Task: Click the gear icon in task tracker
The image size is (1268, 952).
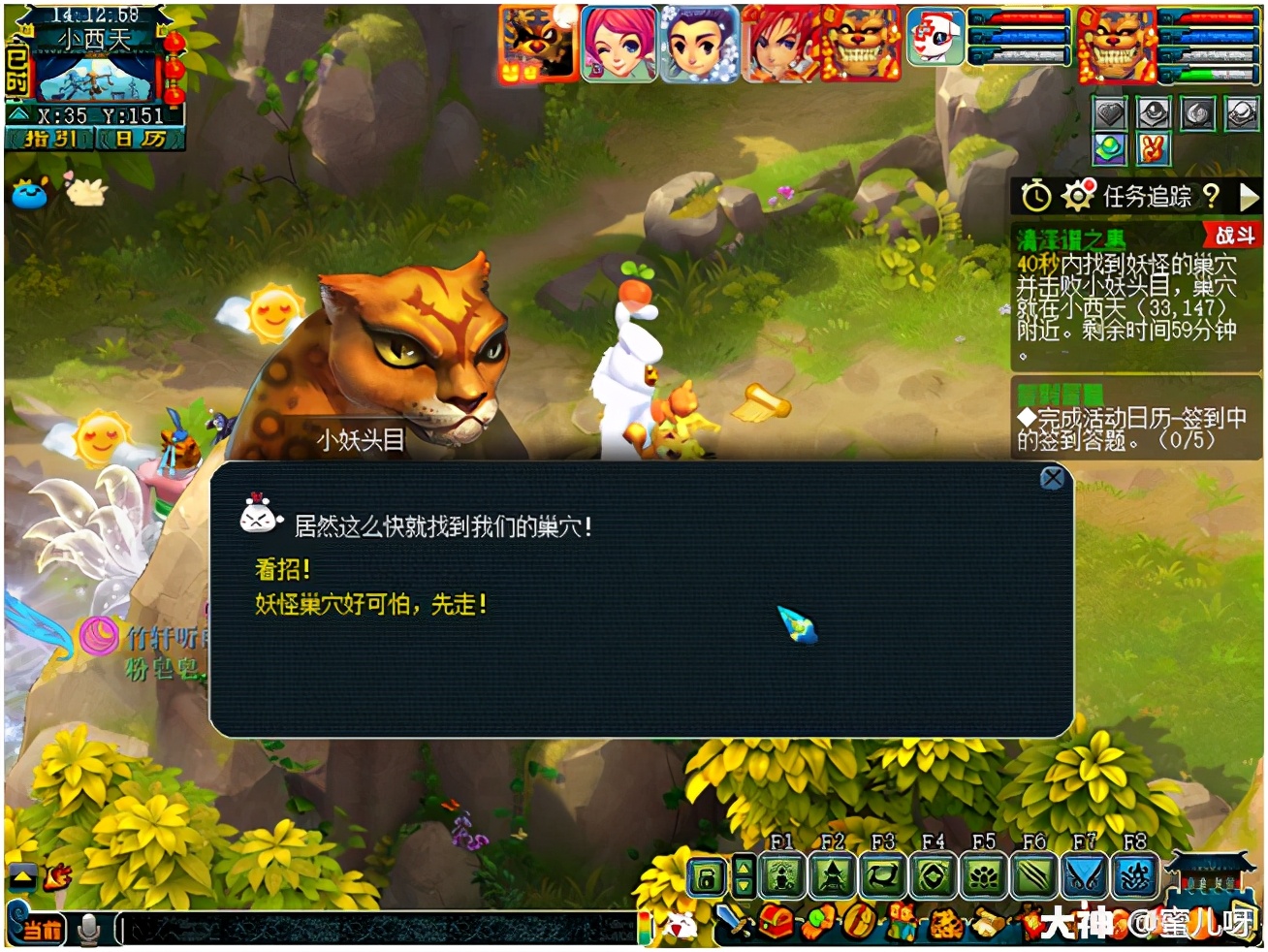Action: tap(1077, 196)
